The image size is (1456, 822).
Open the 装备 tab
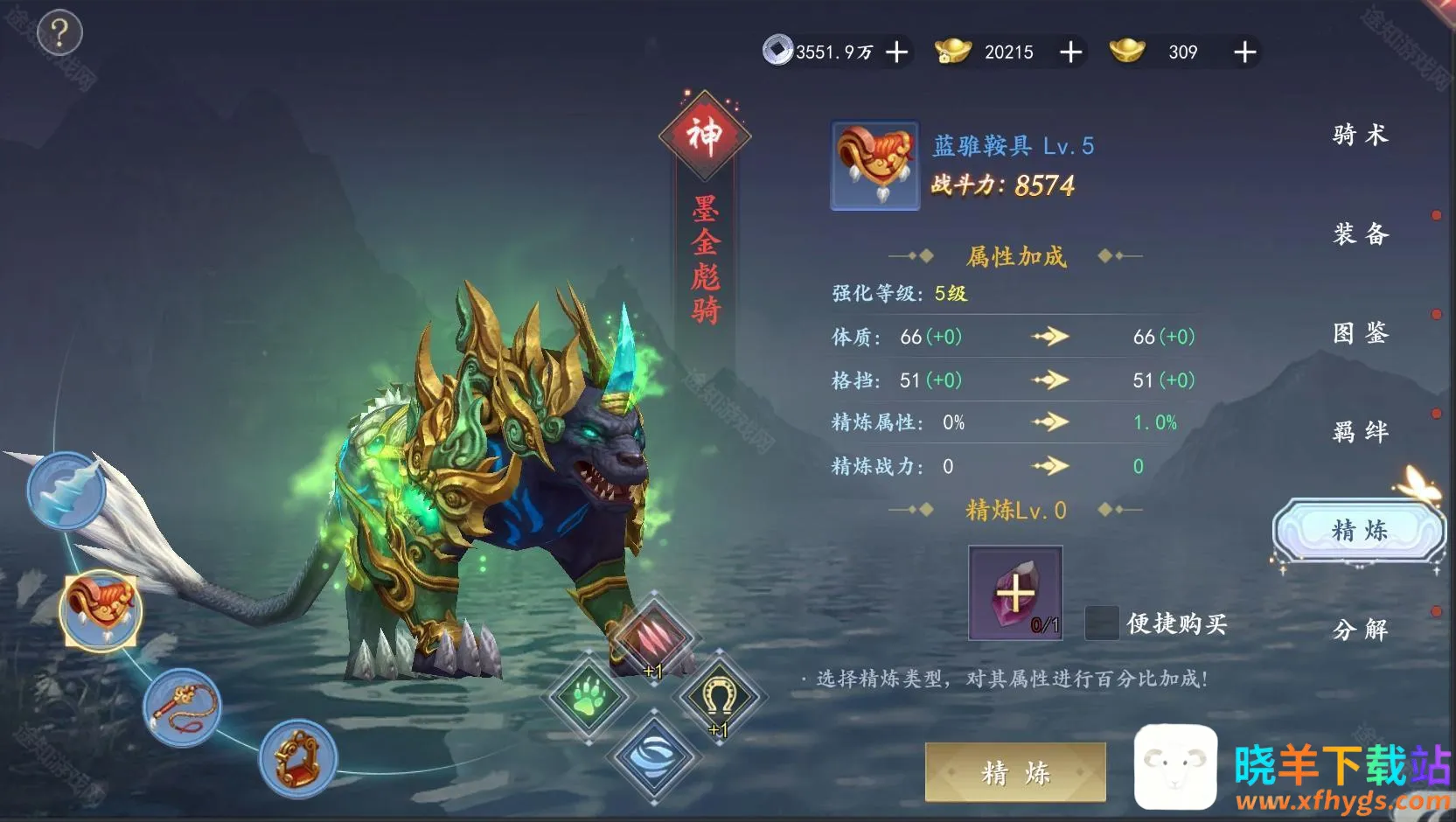point(1360,234)
